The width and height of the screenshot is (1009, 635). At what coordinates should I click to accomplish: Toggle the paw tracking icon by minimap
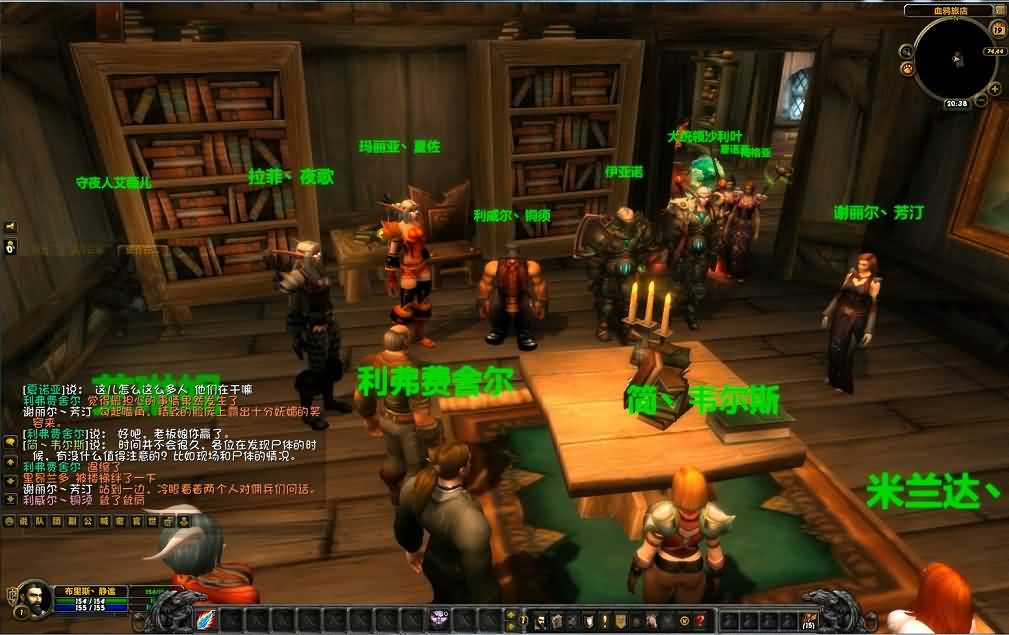coord(907,69)
